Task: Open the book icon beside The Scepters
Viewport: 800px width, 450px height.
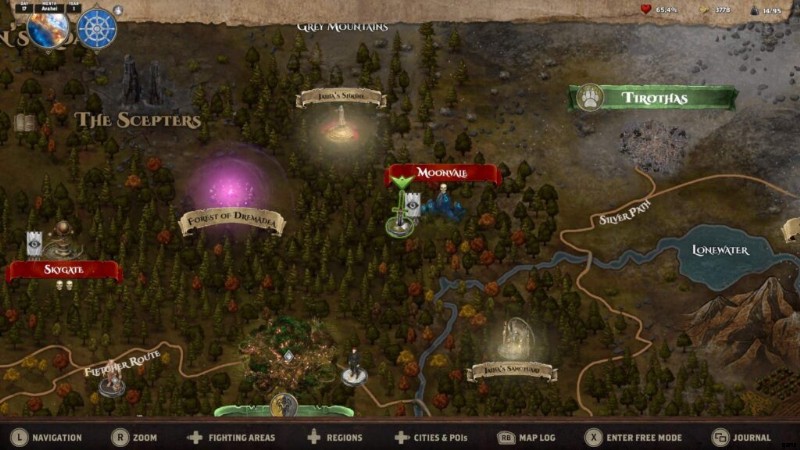Action: tap(24, 123)
